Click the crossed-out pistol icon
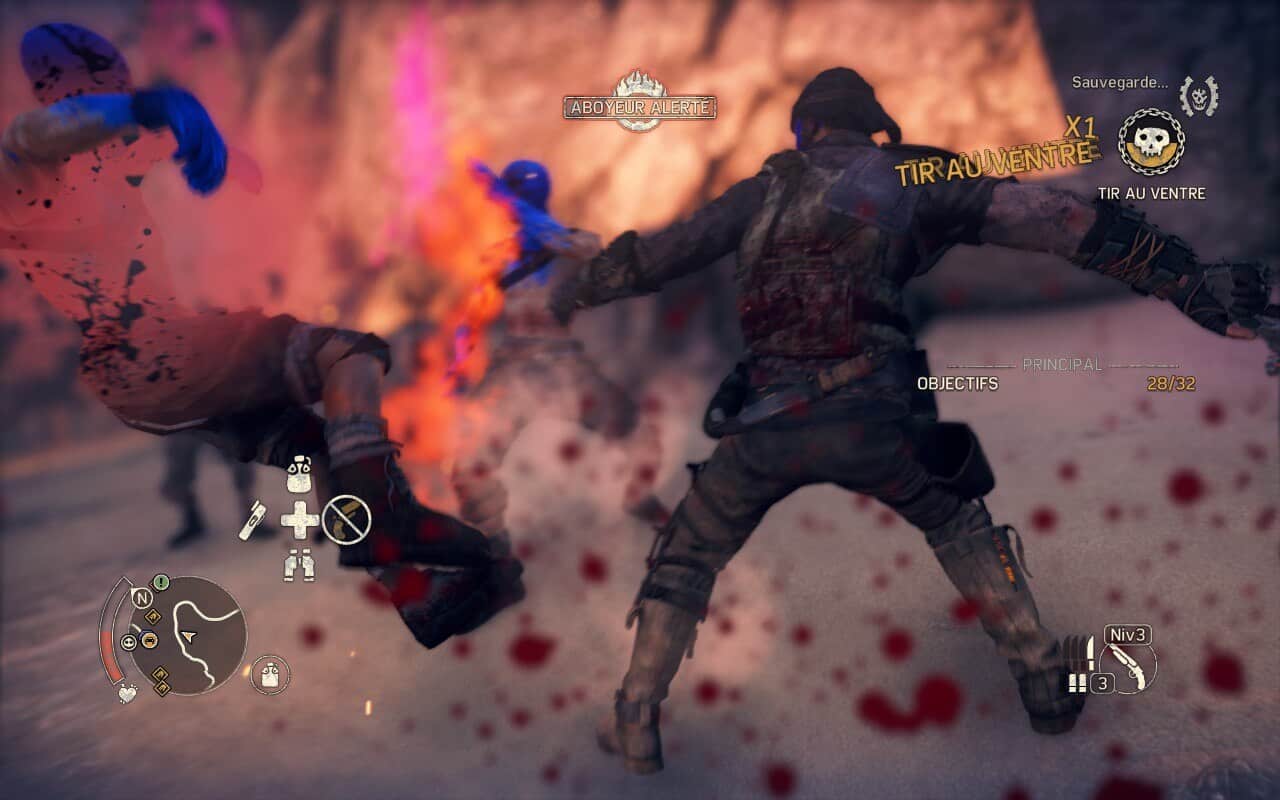The height and width of the screenshot is (800, 1280). [346, 519]
